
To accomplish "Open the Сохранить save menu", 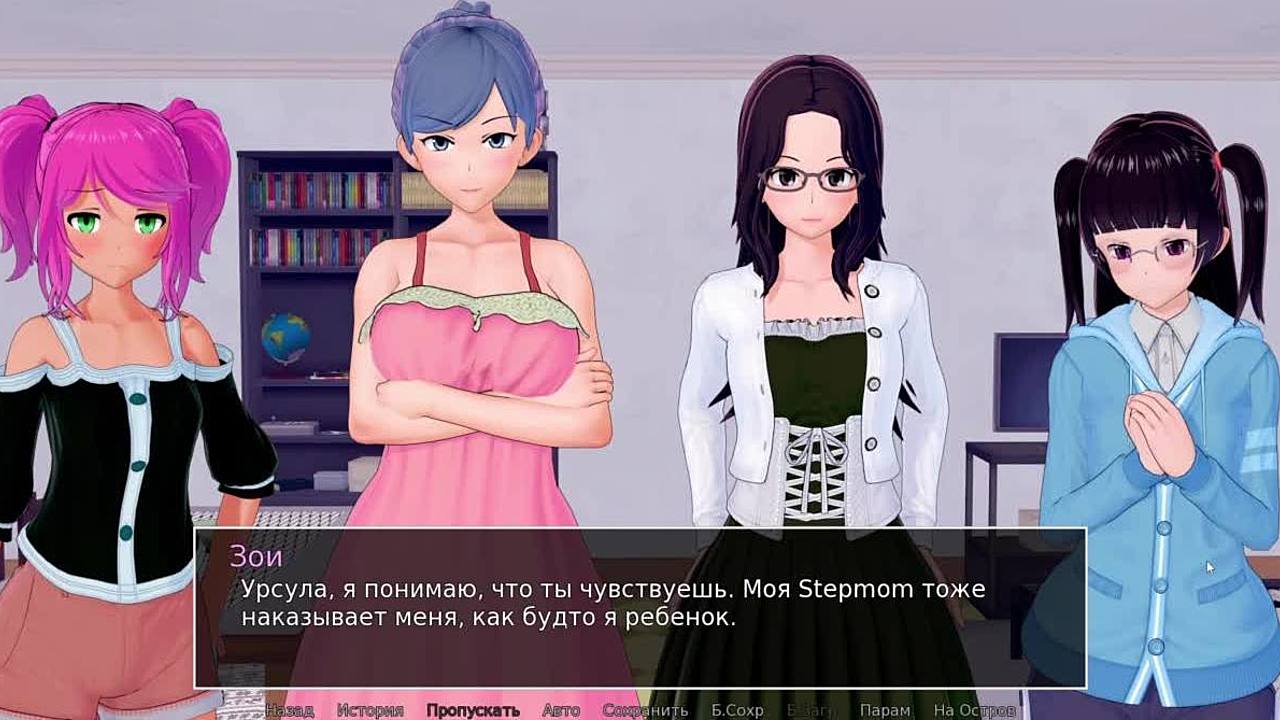I will [x=646, y=710].
